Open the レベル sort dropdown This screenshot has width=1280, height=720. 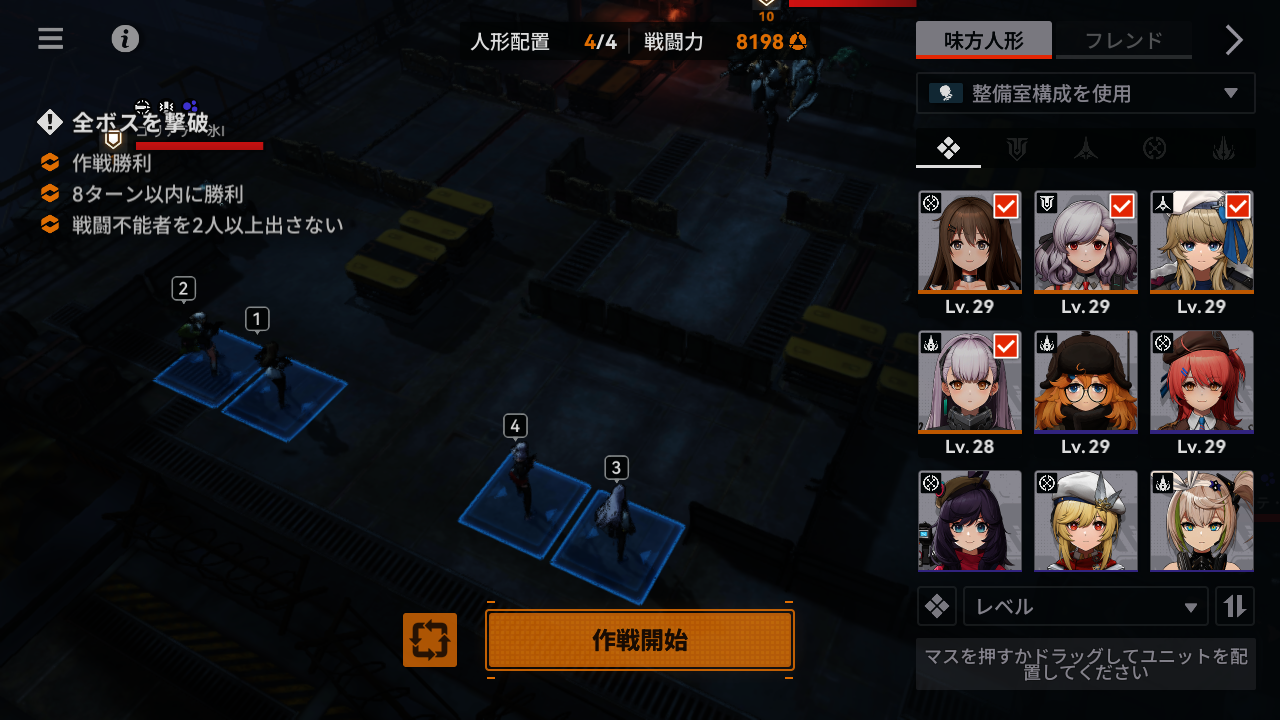point(1085,606)
